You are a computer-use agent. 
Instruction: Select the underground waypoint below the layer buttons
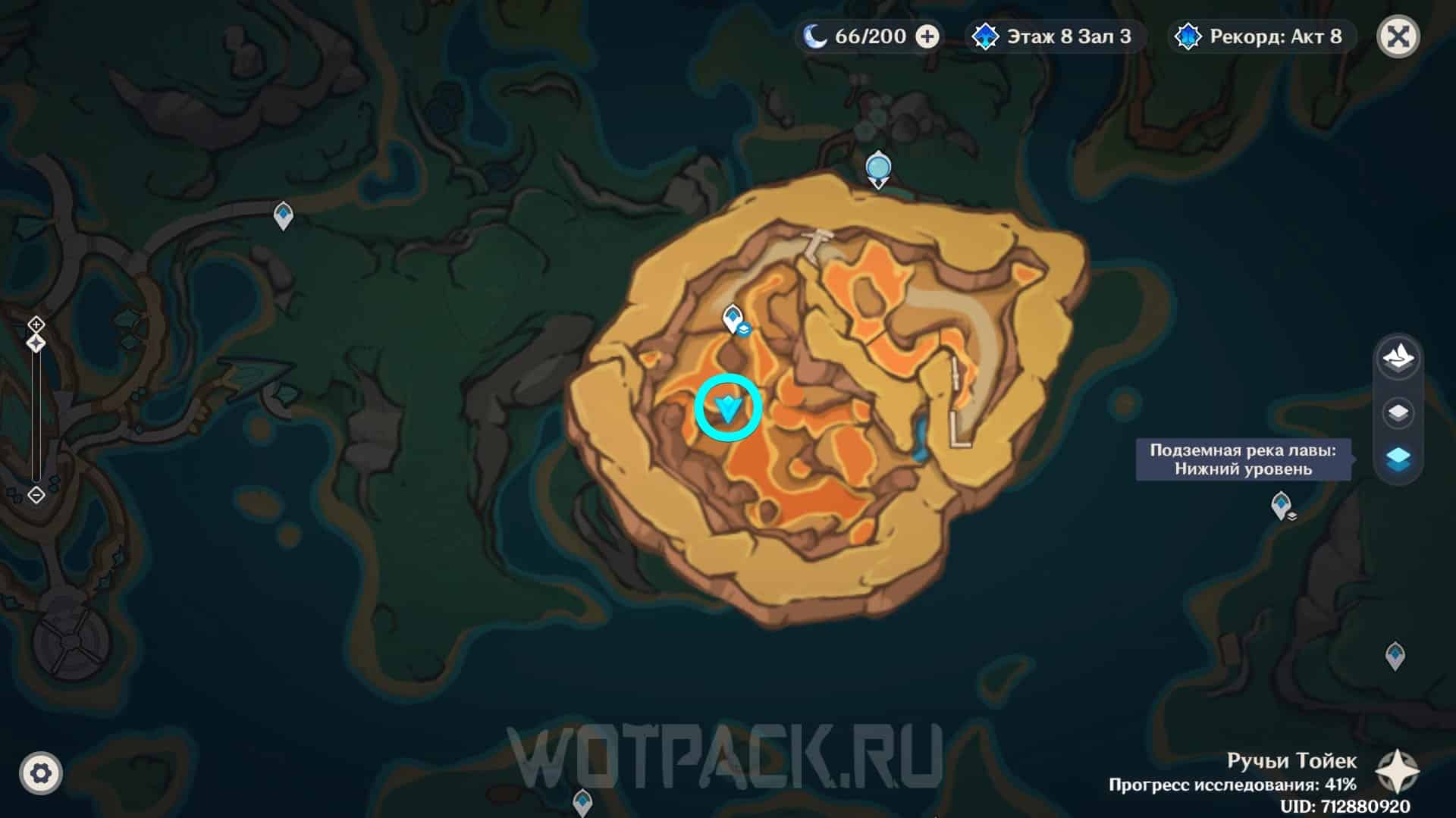[x=1281, y=505]
